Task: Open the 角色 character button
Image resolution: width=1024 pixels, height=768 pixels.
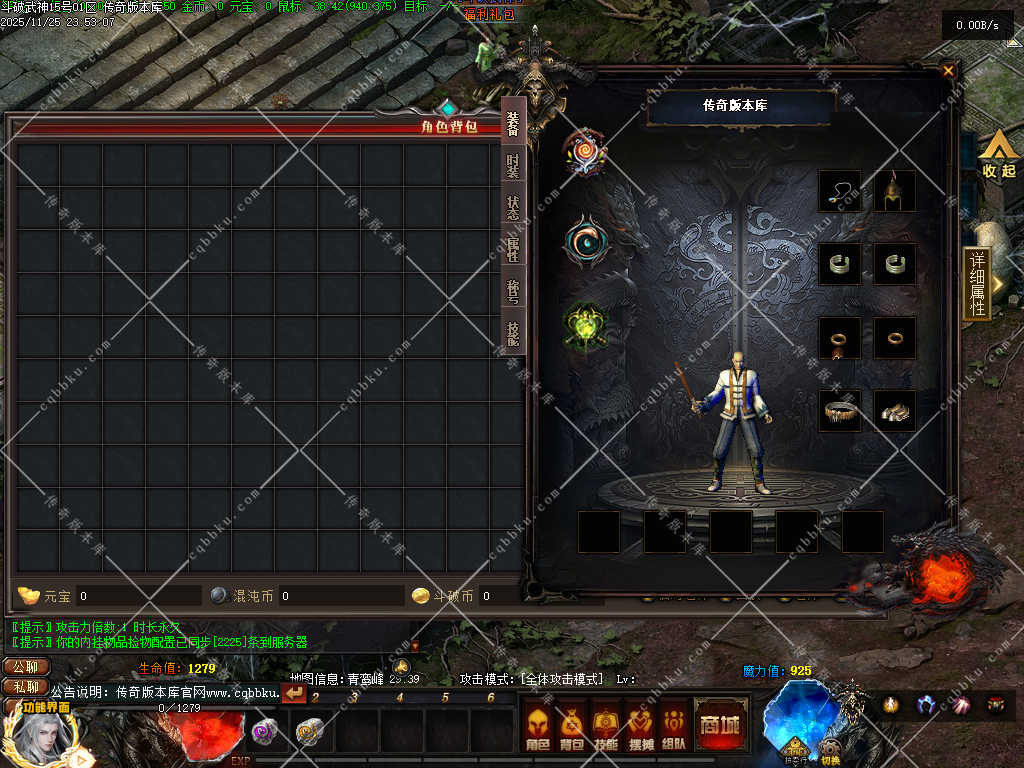Action: tap(538, 727)
